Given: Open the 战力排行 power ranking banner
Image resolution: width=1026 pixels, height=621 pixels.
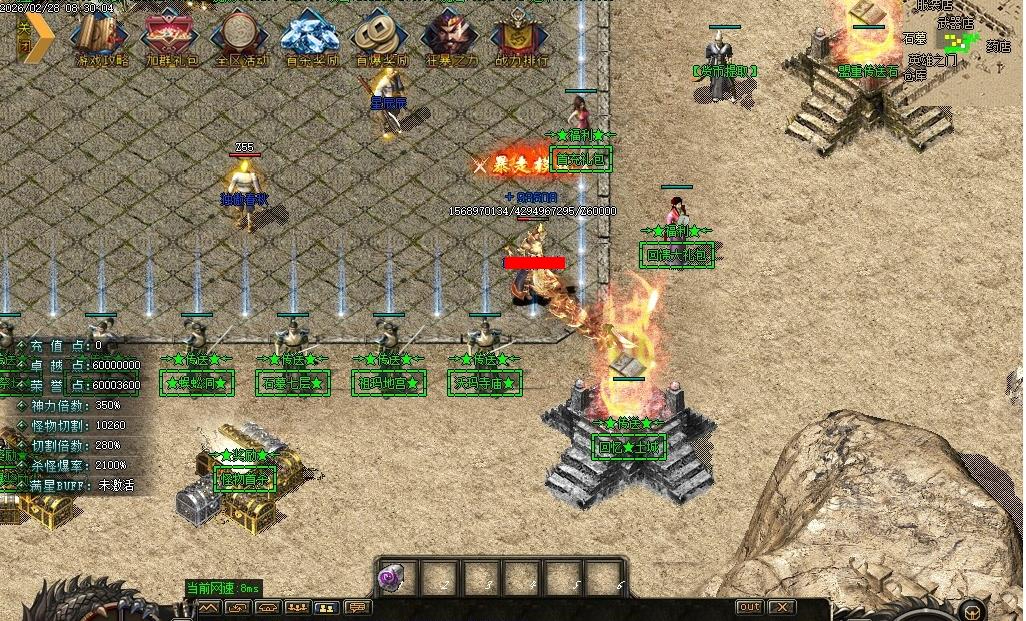Looking at the screenshot, I should pos(521,38).
